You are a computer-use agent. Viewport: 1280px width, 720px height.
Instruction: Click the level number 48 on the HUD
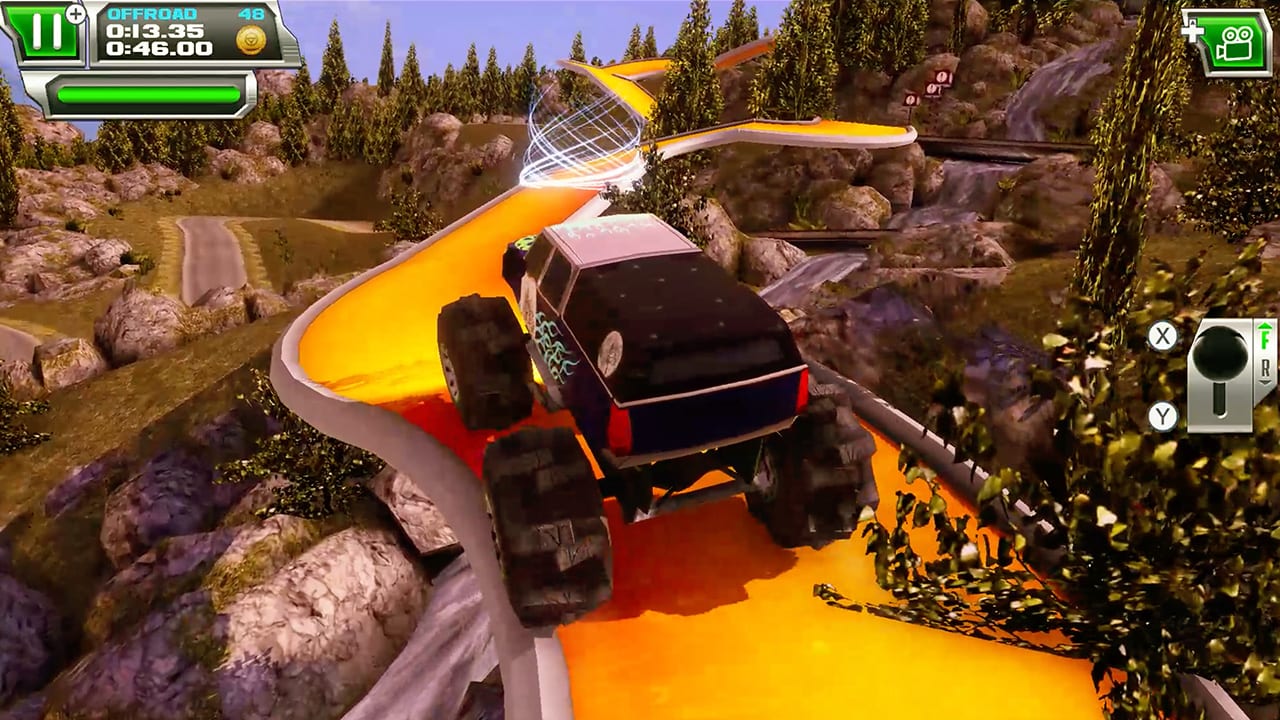(x=251, y=14)
